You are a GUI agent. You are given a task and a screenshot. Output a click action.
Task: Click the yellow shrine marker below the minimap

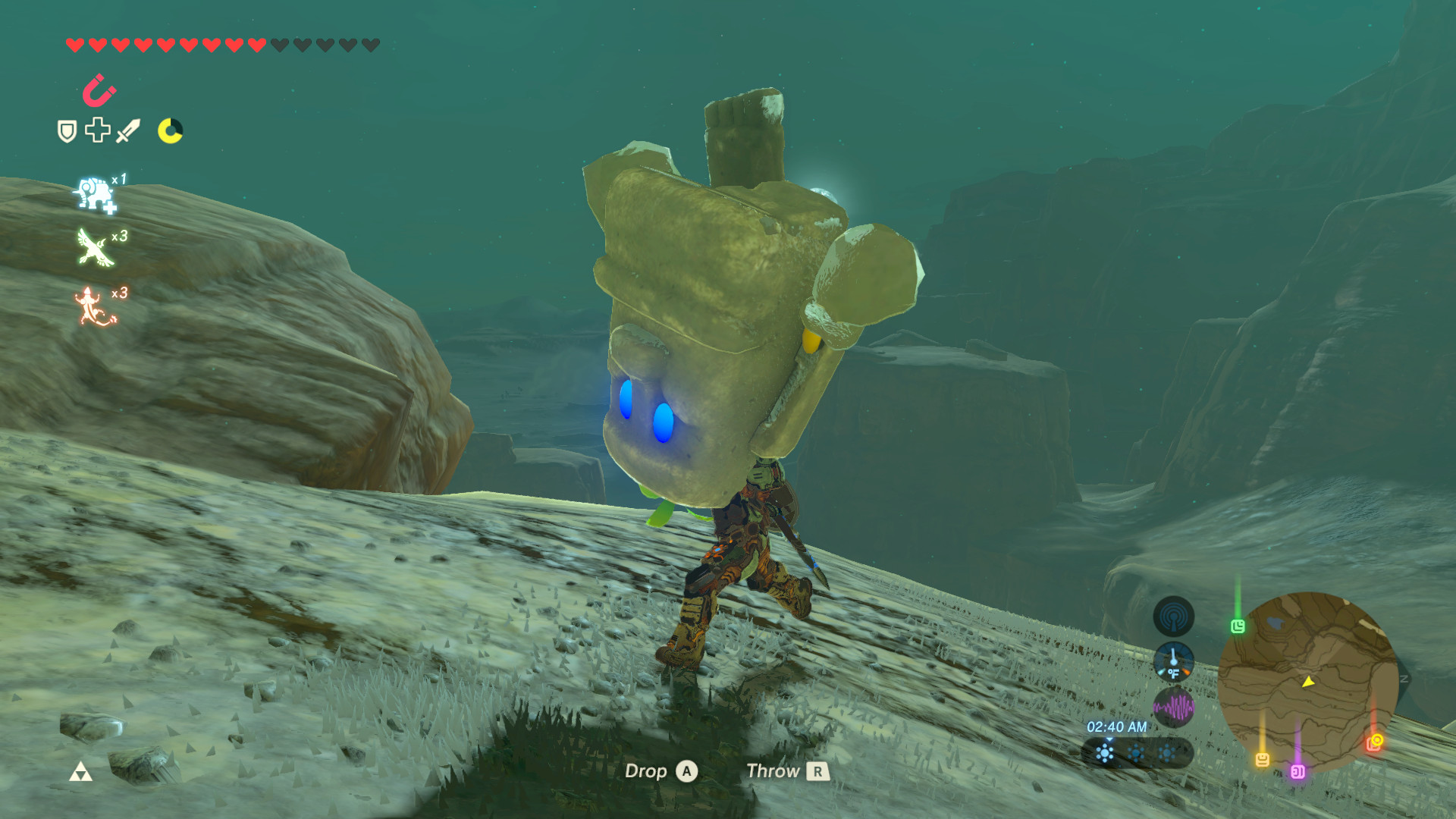1263,759
